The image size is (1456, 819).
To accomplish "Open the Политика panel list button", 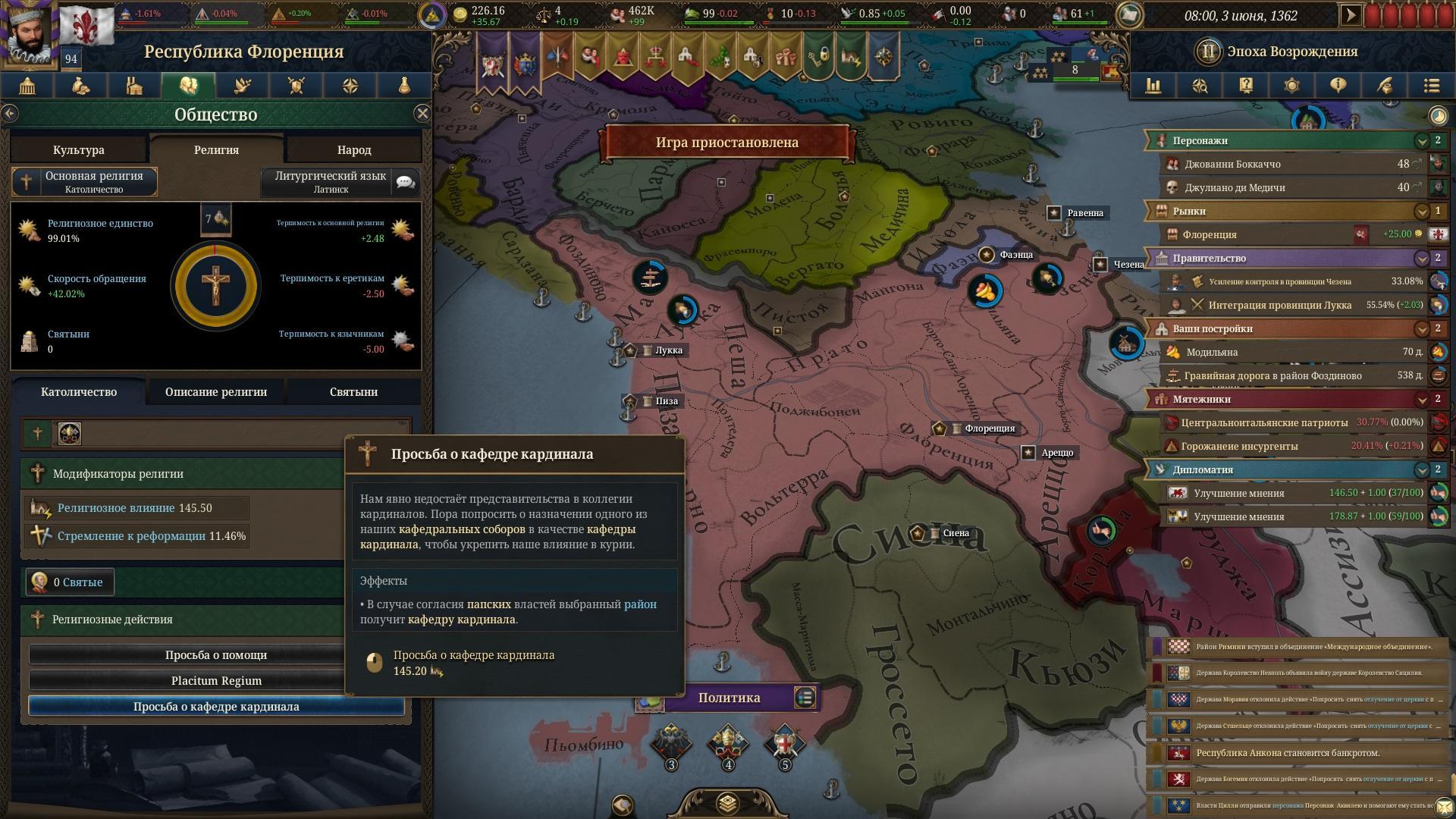I will 805,697.
